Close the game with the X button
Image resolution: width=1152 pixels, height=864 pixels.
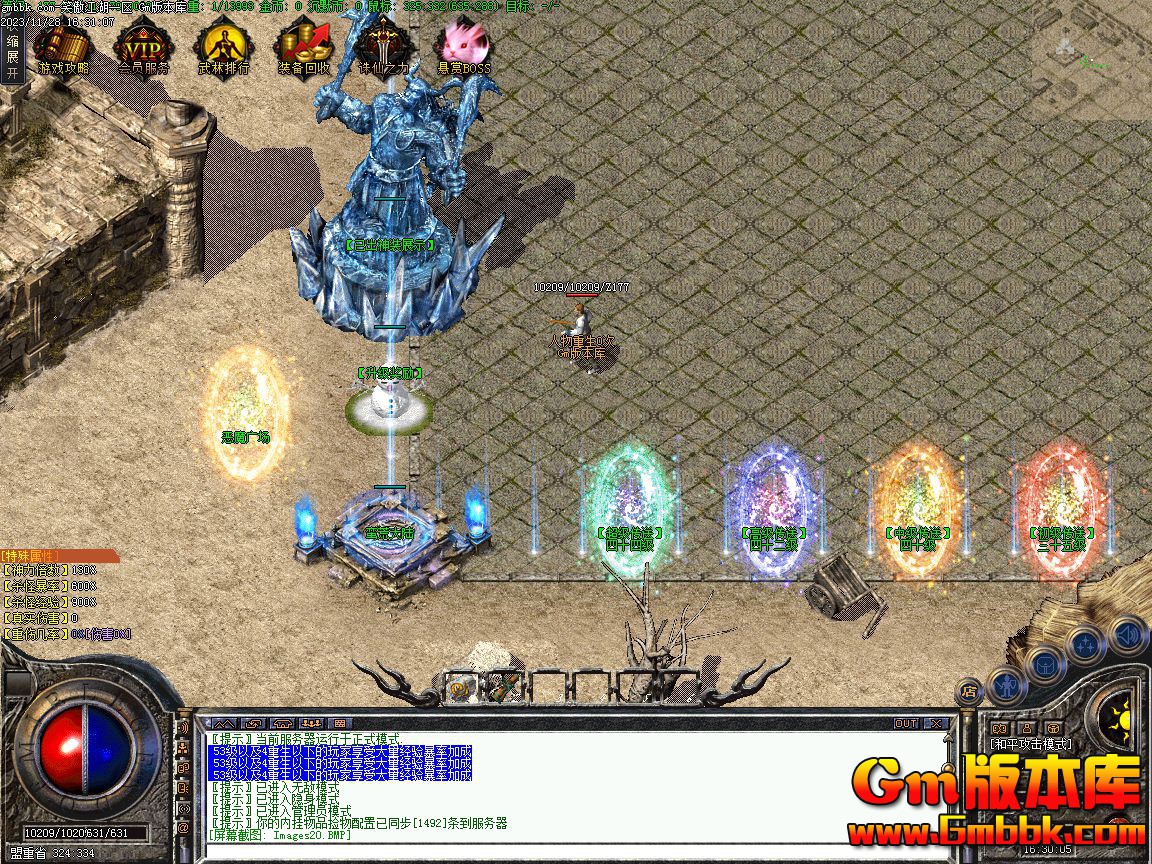point(936,723)
